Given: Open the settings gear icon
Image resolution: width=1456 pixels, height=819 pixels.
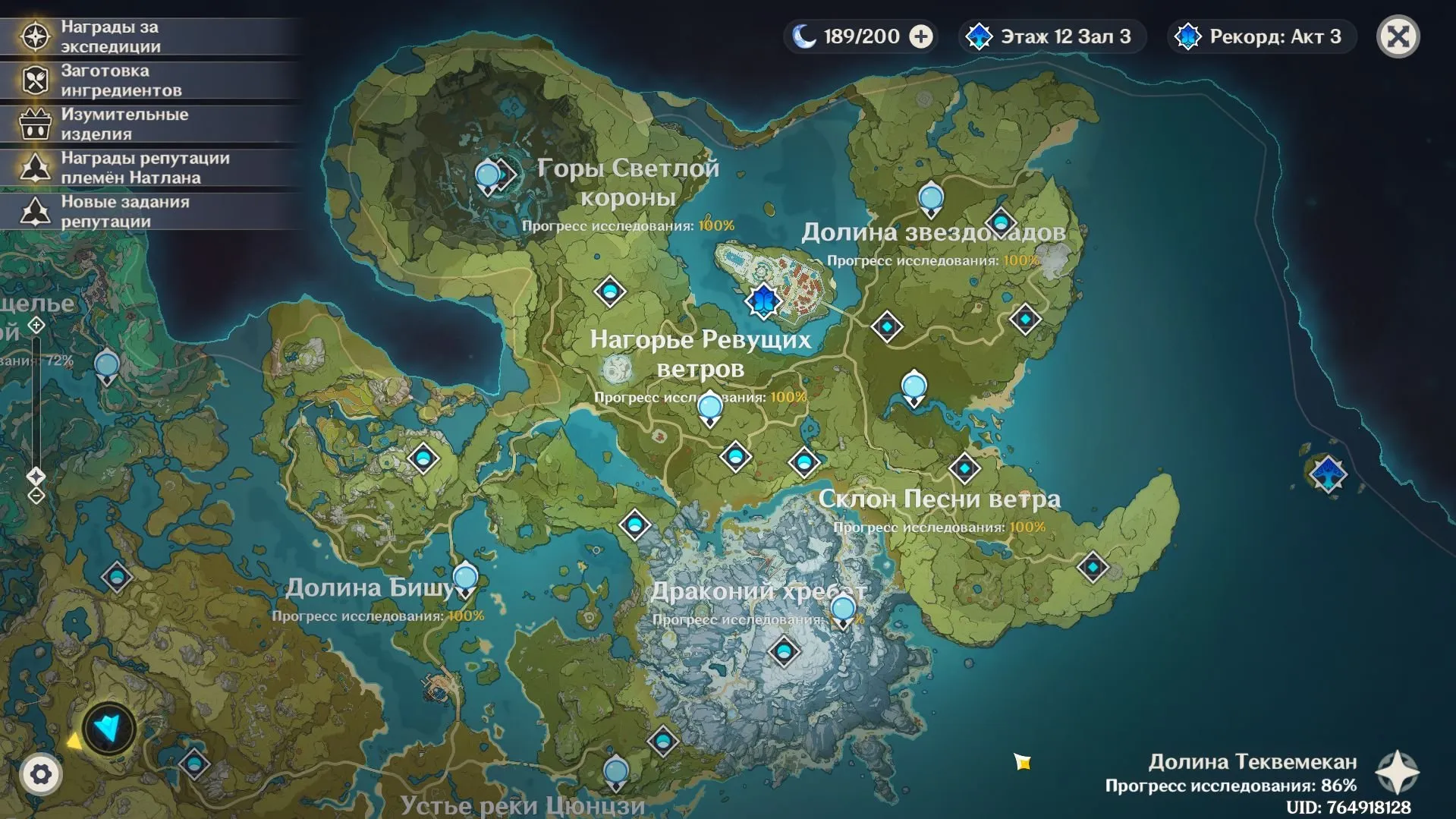Looking at the screenshot, I should pyautogui.click(x=42, y=774).
